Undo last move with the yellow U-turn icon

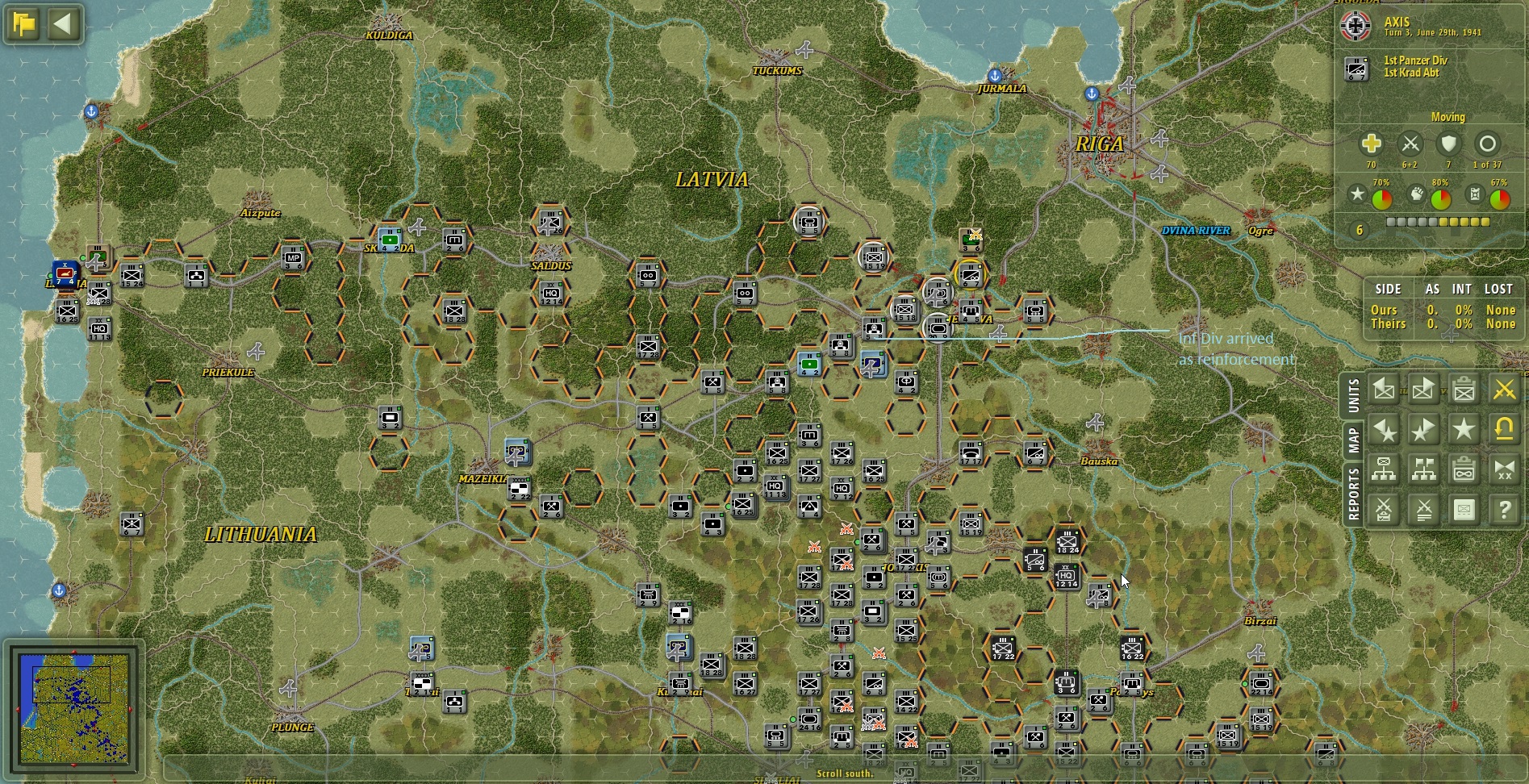click(1504, 428)
